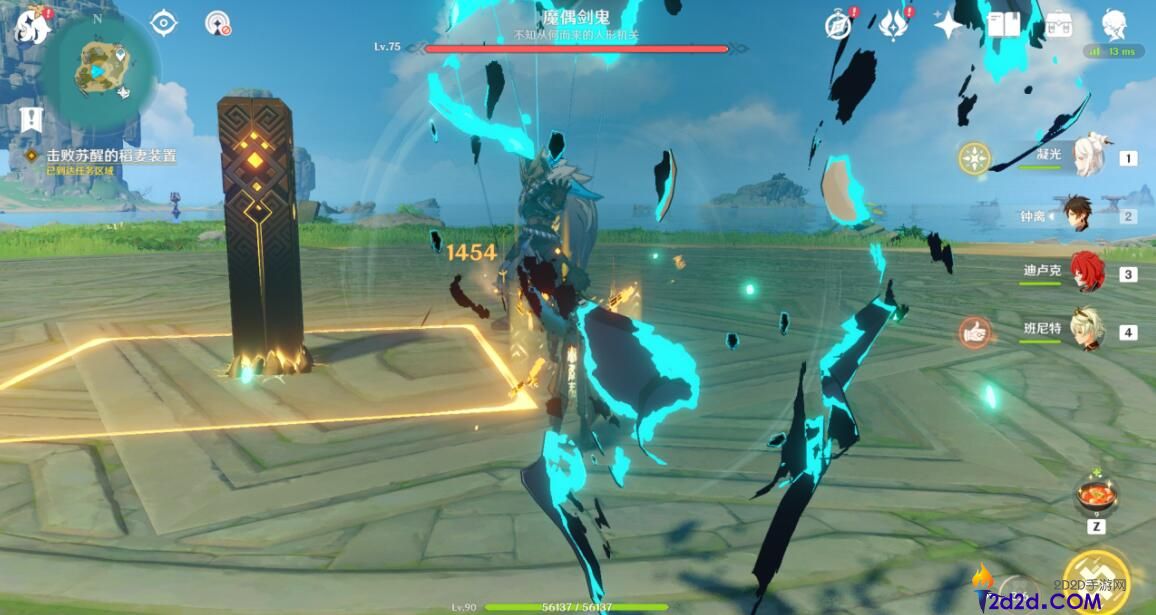Switch to party member 班尼特
Screen dimensions: 1156x615
coord(1084,332)
